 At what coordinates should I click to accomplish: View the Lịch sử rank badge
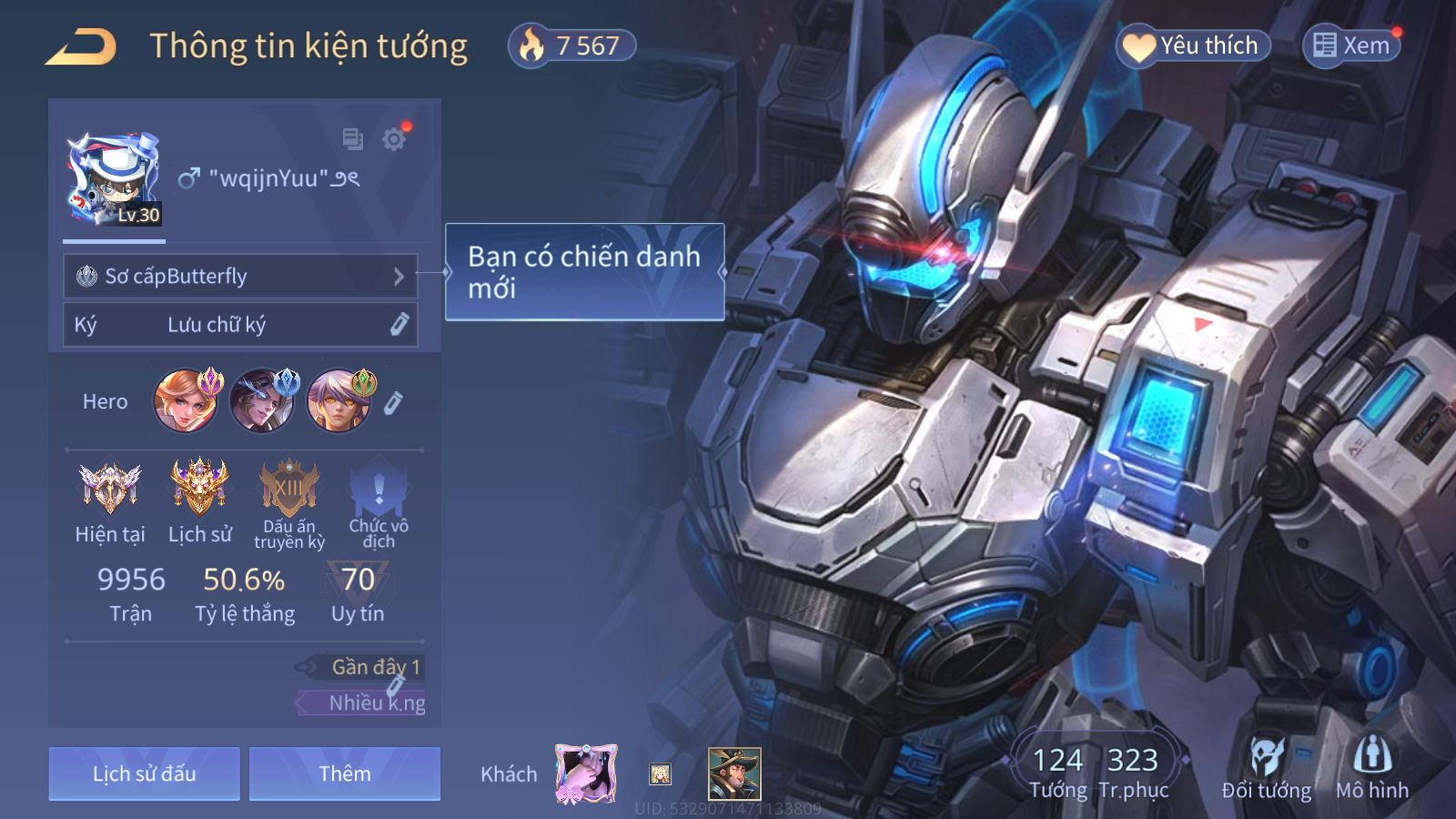click(199, 487)
